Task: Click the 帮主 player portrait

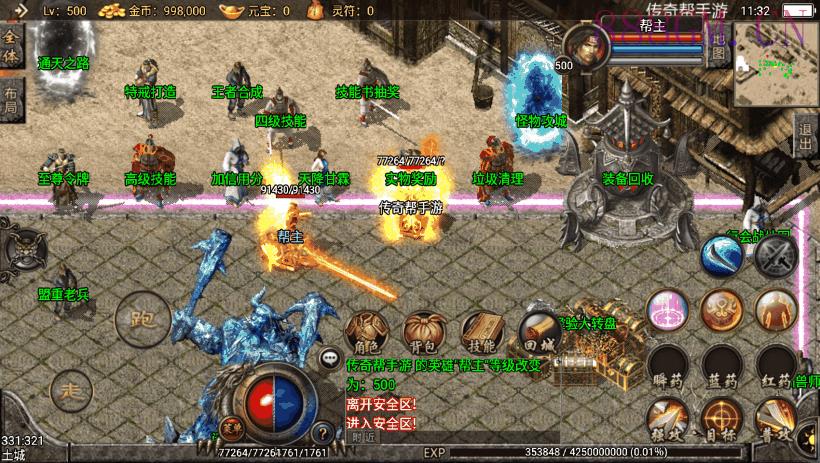Action: coord(583,45)
